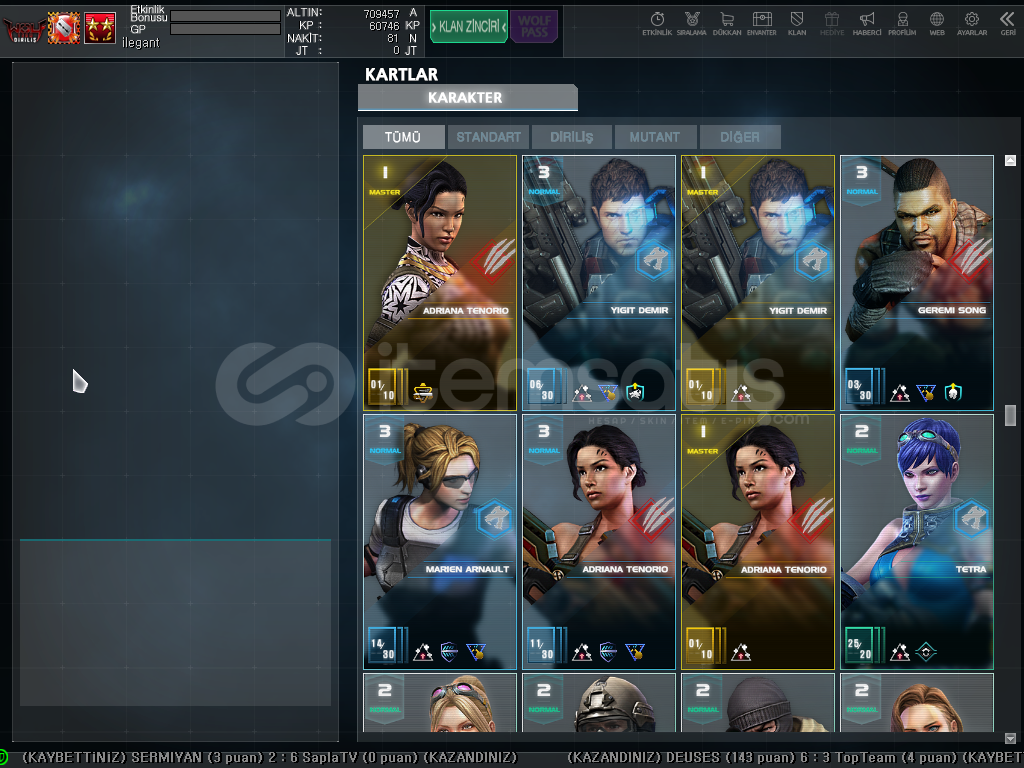Open the Klan Zinciri button
This screenshot has height=768, width=1024.
(468, 26)
